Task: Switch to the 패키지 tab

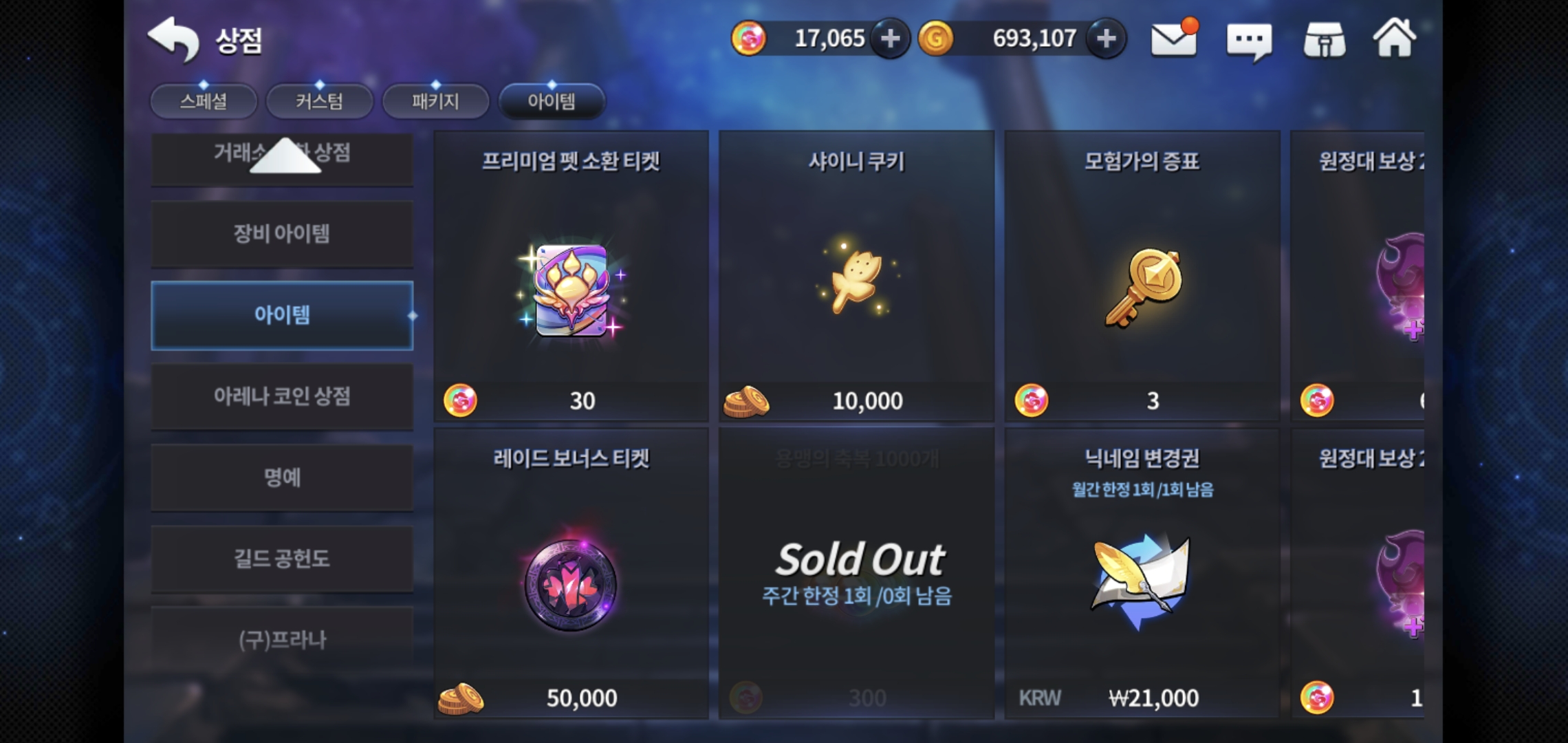Action: point(435,100)
